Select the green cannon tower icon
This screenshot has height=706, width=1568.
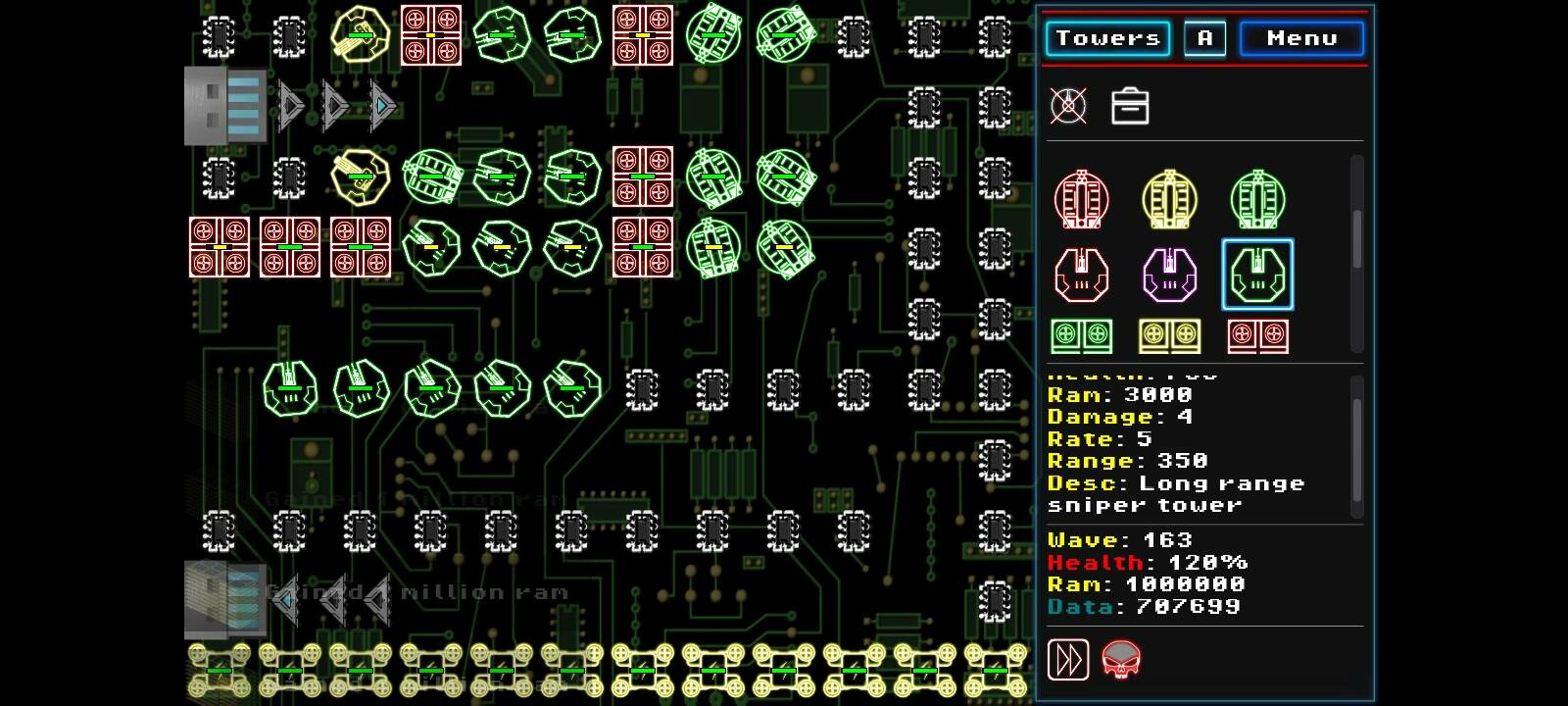click(x=1257, y=199)
